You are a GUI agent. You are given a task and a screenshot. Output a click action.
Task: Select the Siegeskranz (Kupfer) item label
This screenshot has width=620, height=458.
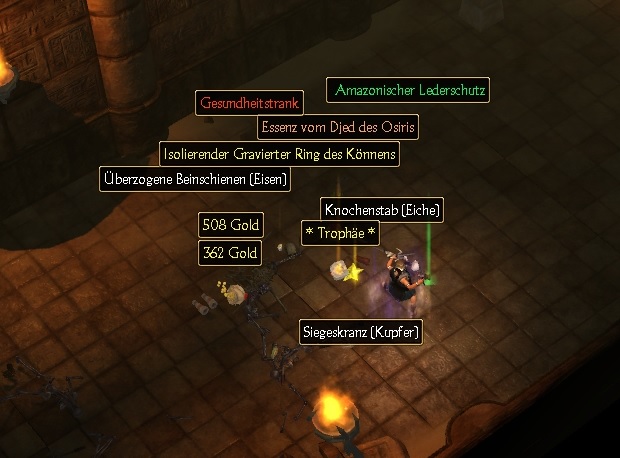click(x=361, y=332)
